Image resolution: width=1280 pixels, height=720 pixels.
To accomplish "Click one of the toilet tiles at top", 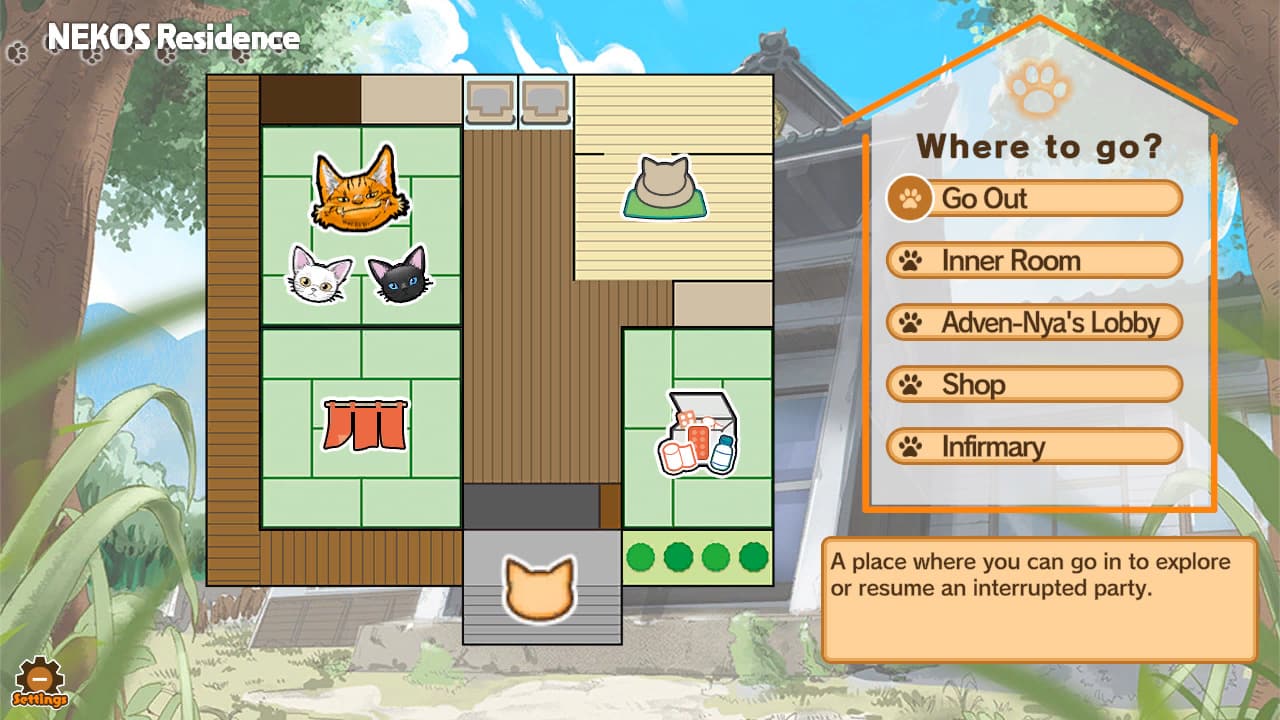I will coord(489,100).
